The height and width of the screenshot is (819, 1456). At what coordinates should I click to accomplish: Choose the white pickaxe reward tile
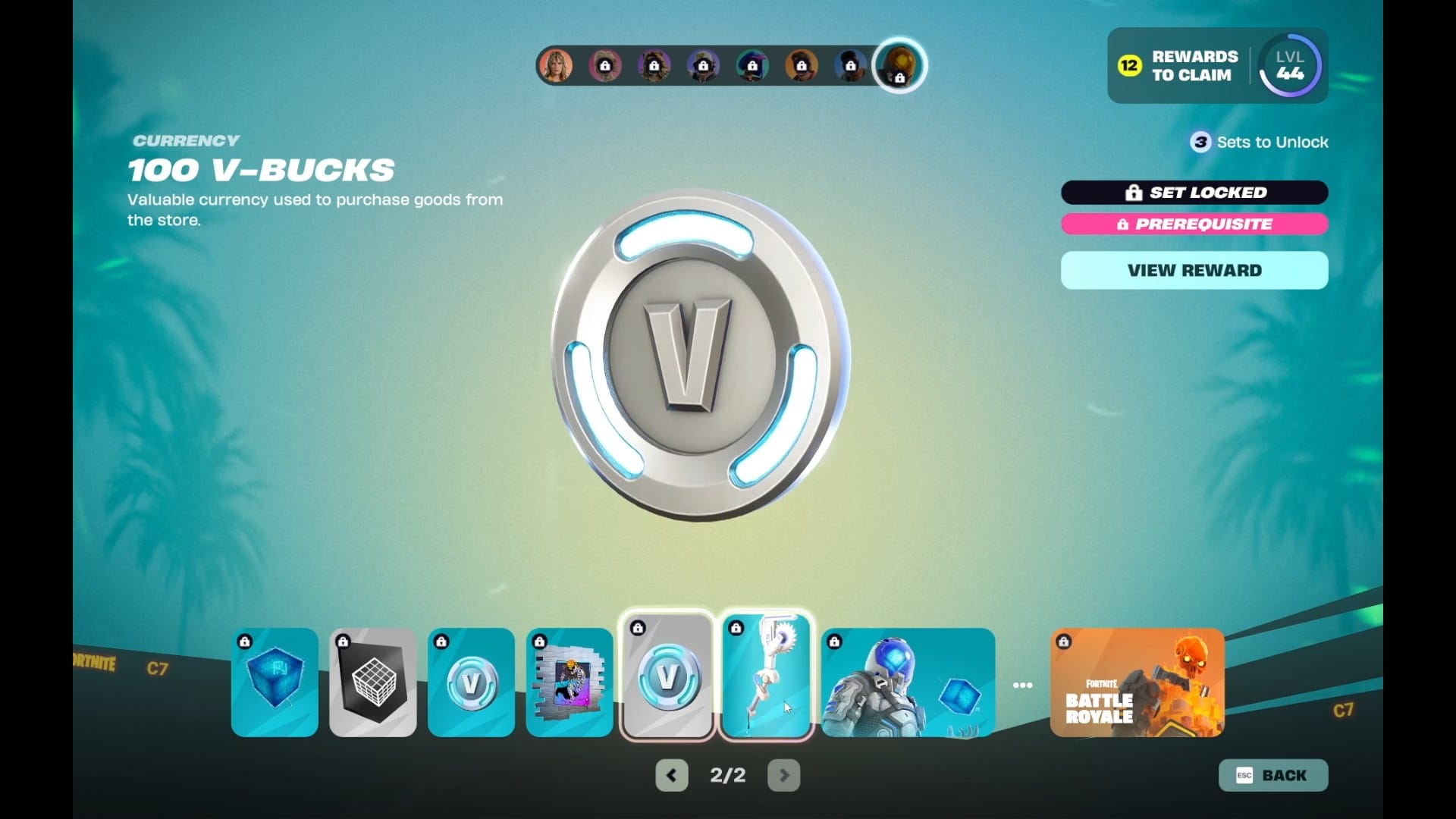point(766,676)
